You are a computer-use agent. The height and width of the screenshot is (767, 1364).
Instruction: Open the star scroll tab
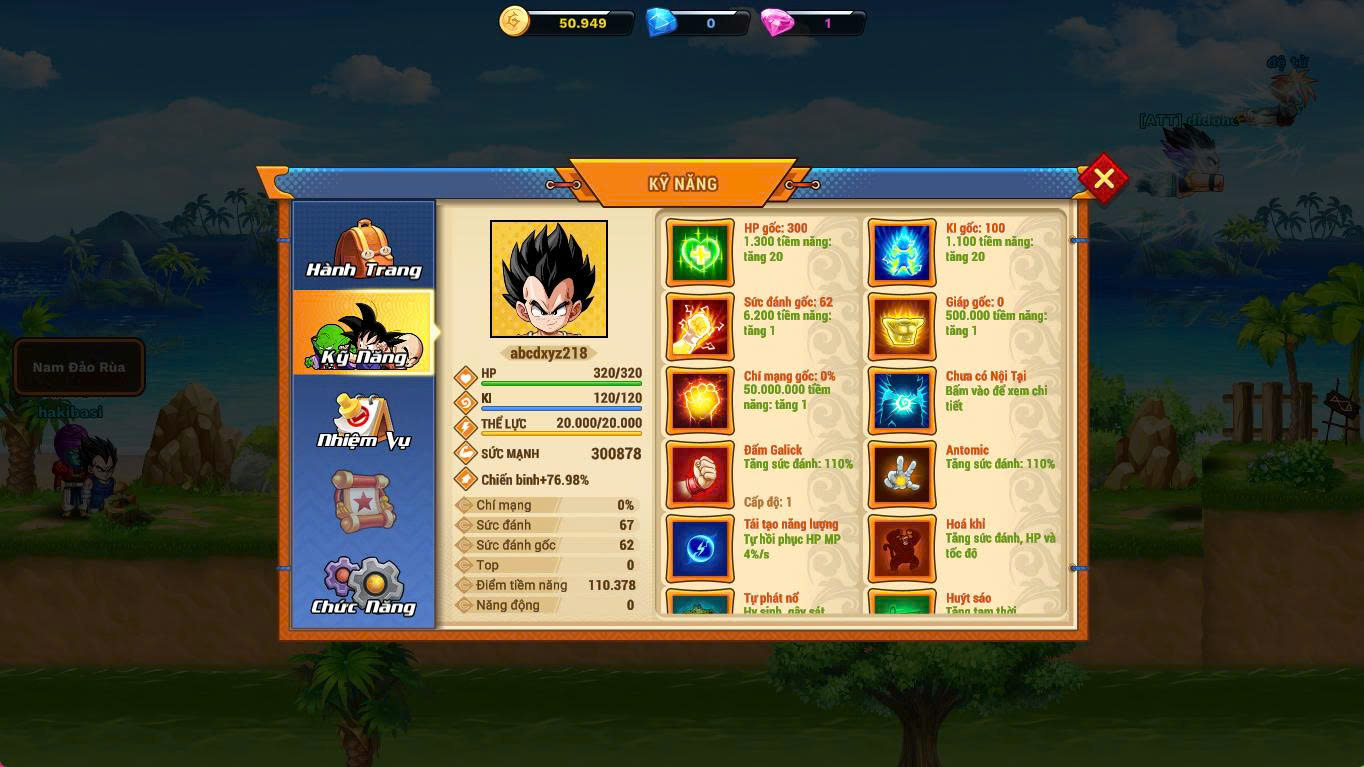(363, 501)
